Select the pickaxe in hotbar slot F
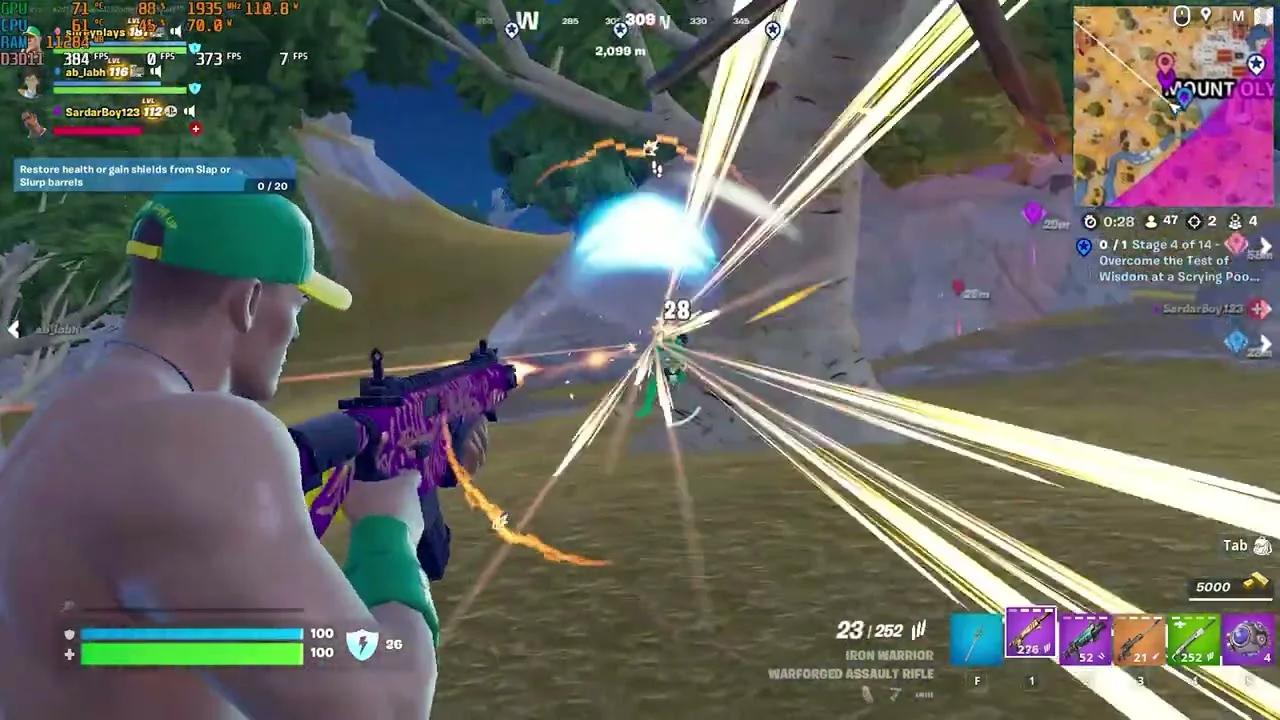Viewport: 1280px width, 720px height. tap(975, 638)
